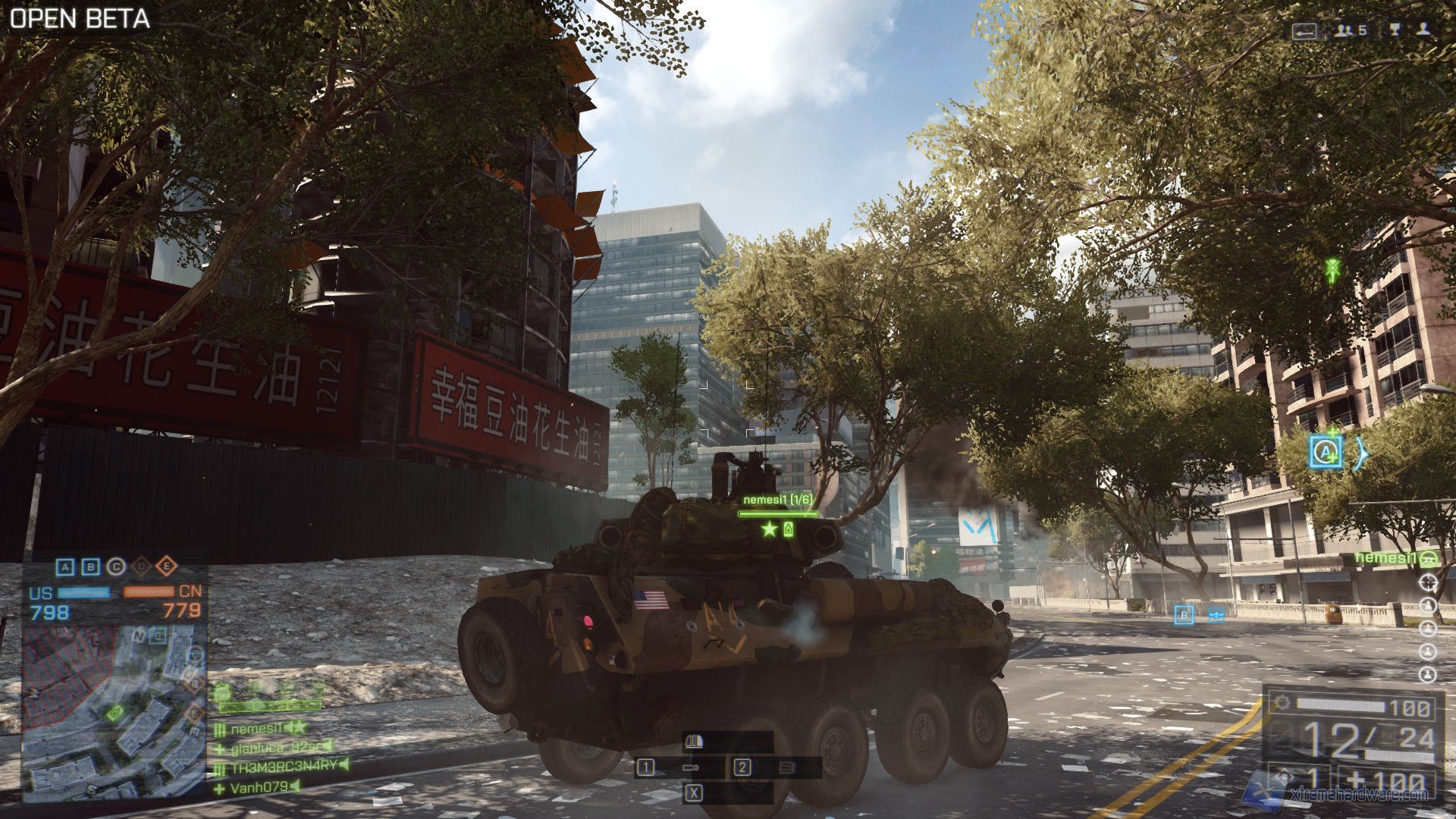Open the single player profile icon

click(x=1423, y=30)
